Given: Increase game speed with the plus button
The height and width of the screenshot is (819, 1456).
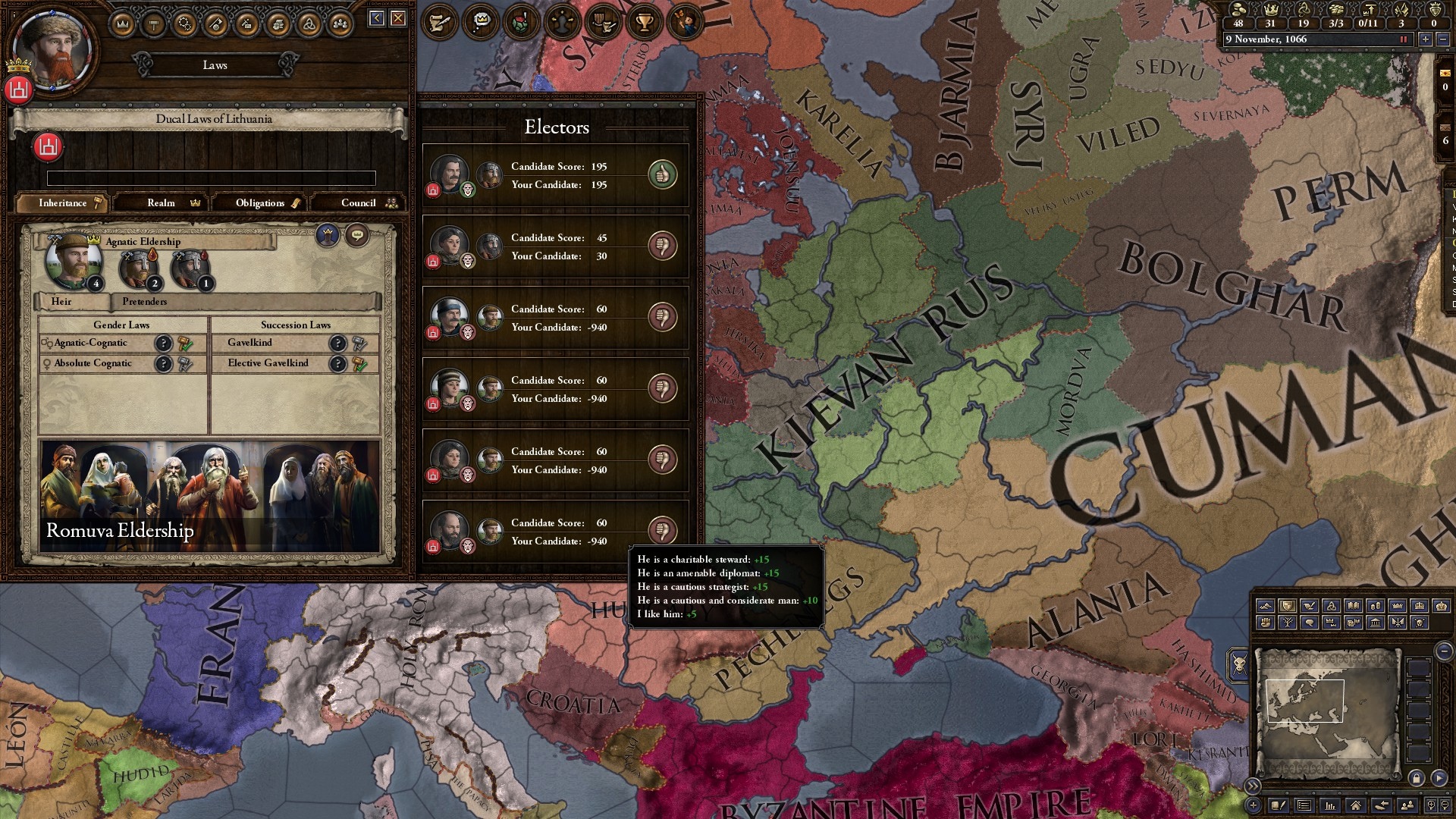Looking at the screenshot, I should (1426, 39).
